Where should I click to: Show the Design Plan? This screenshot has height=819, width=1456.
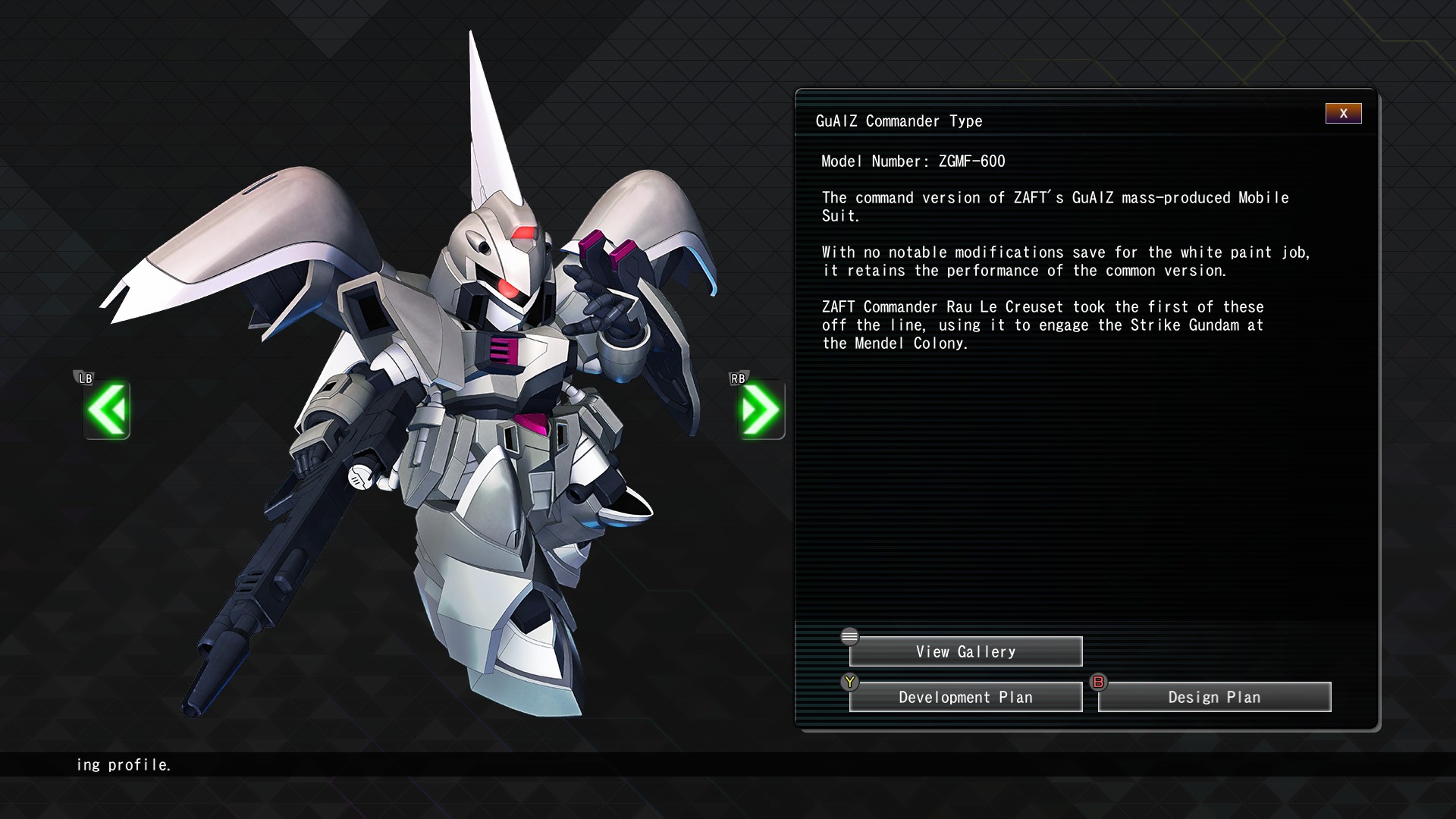point(1214,698)
